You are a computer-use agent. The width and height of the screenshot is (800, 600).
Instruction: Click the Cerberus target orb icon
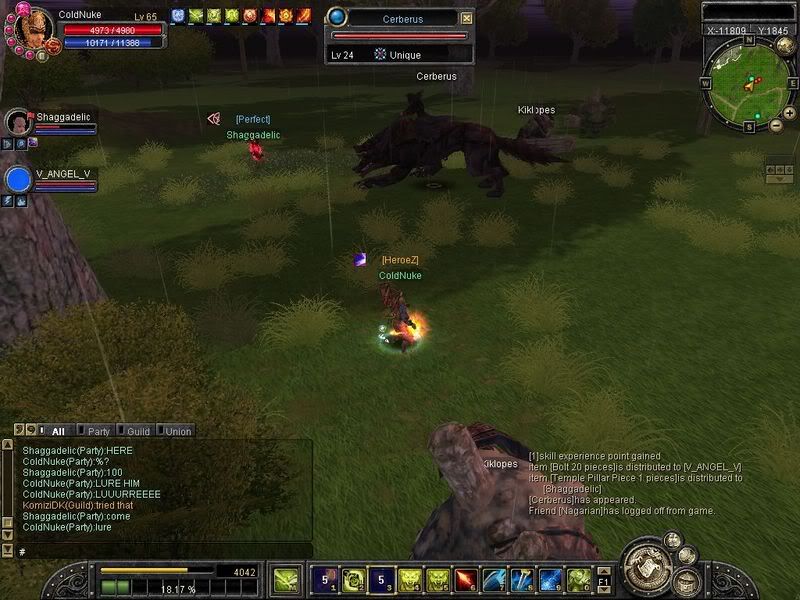point(337,17)
